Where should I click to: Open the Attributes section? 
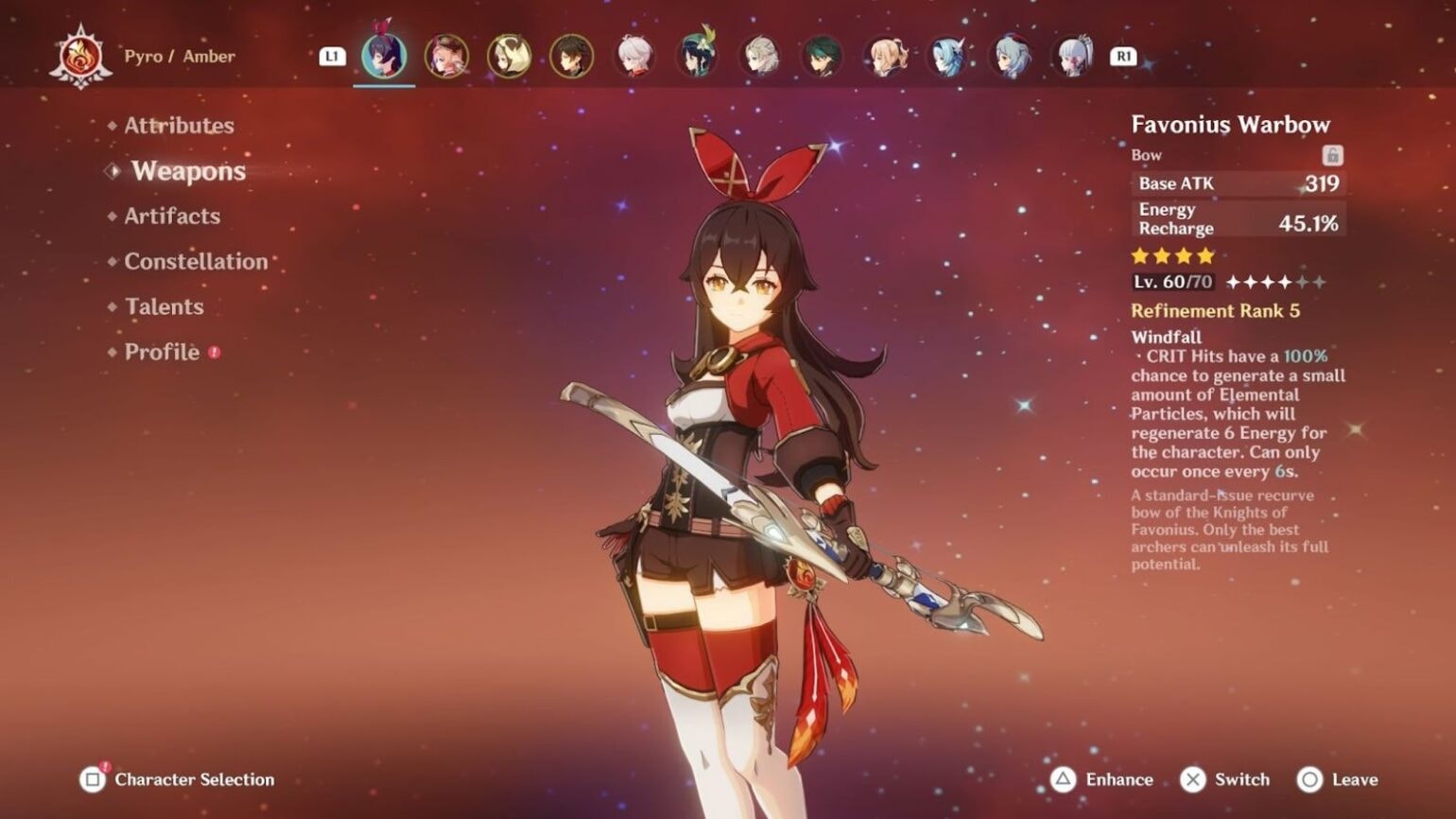tap(178, 125)
